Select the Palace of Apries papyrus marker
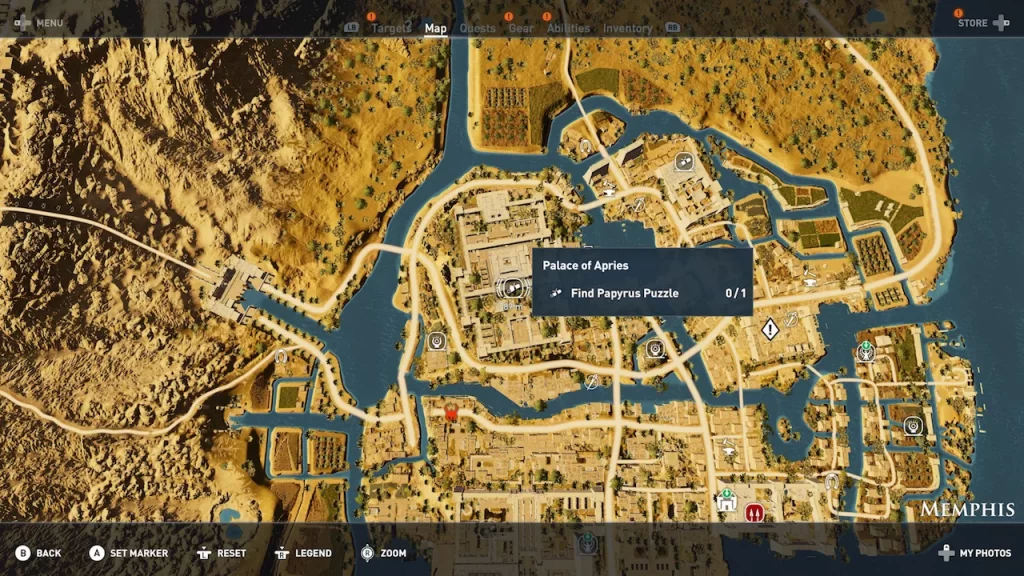 (510, 289)
